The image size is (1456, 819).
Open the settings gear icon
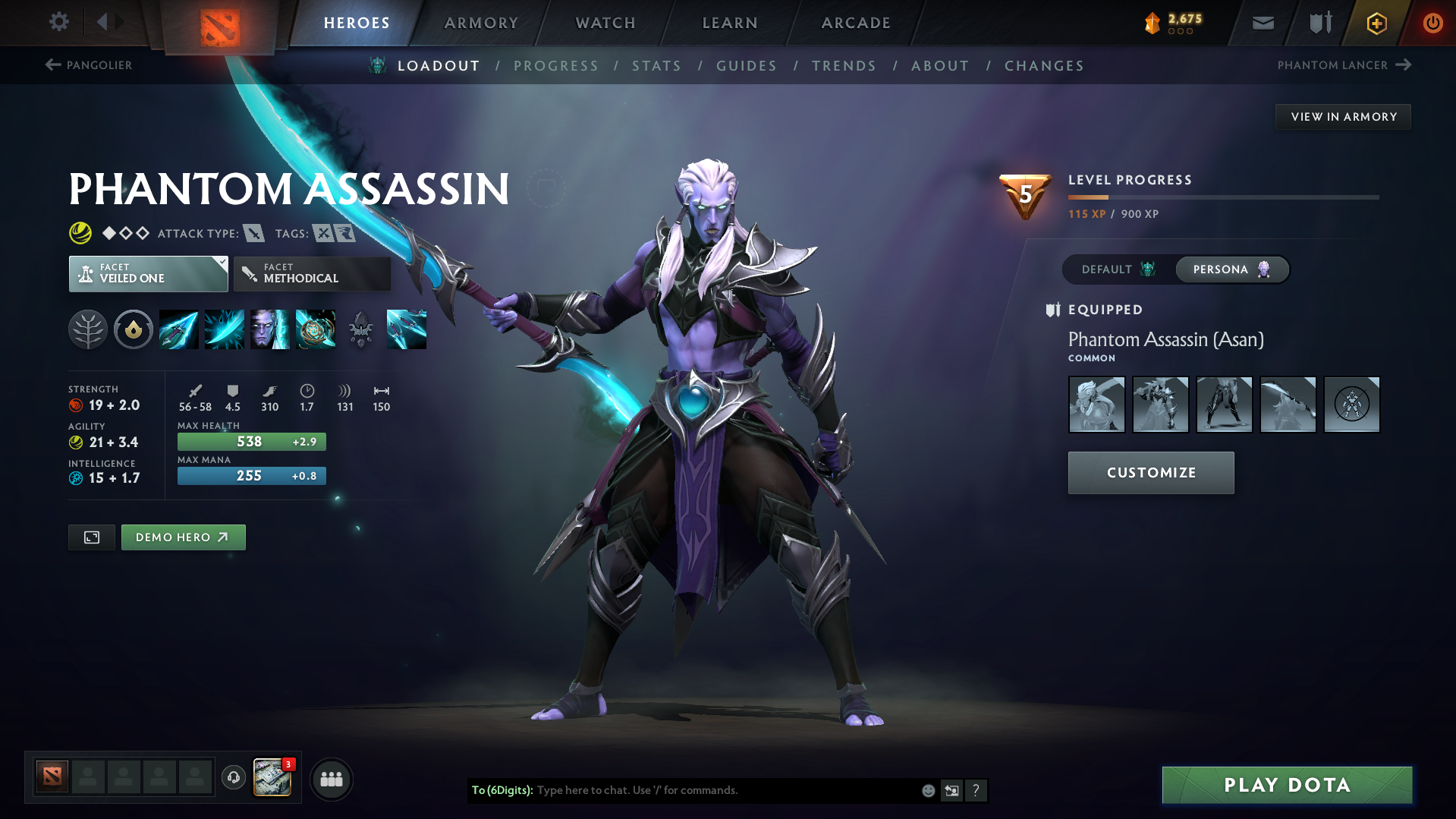58,22
